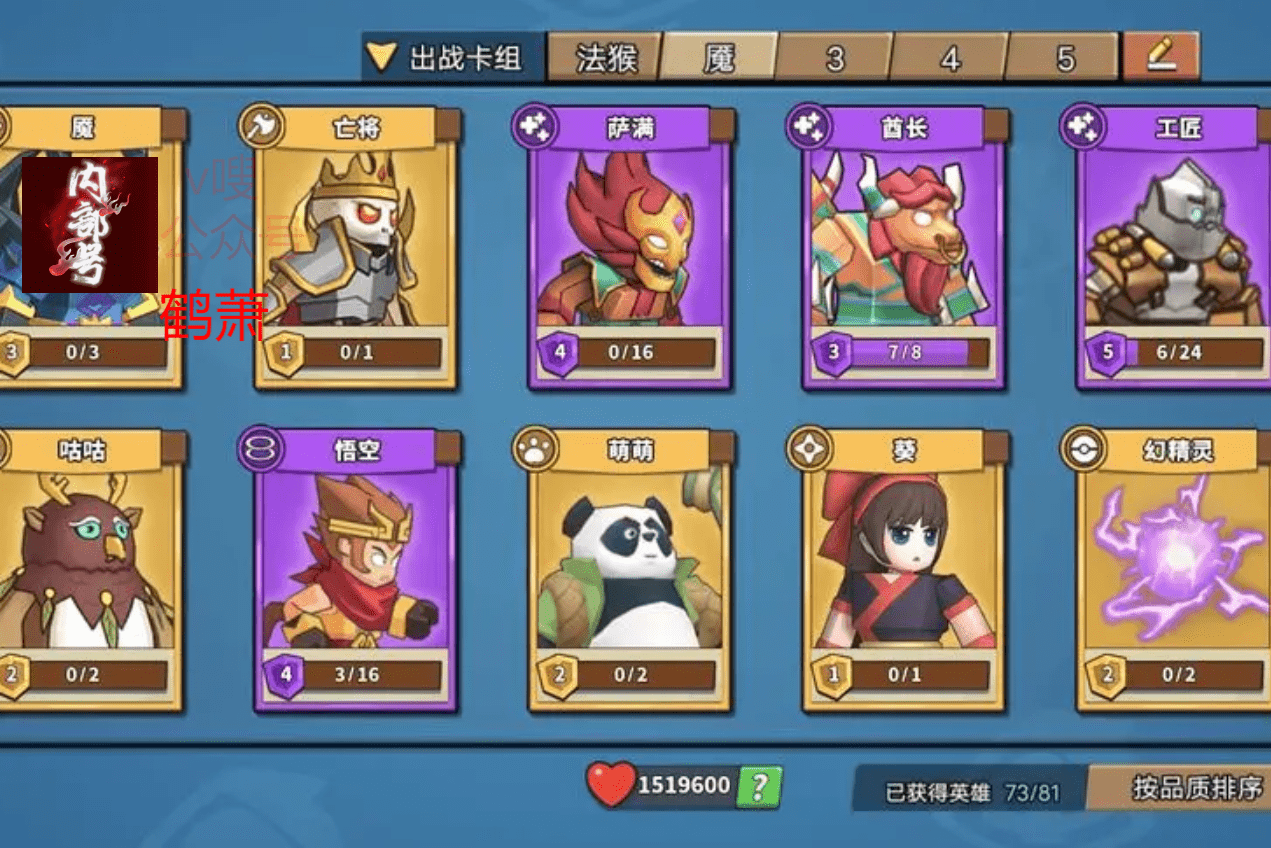This screenshot has width=1271, height=848.
Task: Open the 葵 ninja girl card
Action: [904, 570]
